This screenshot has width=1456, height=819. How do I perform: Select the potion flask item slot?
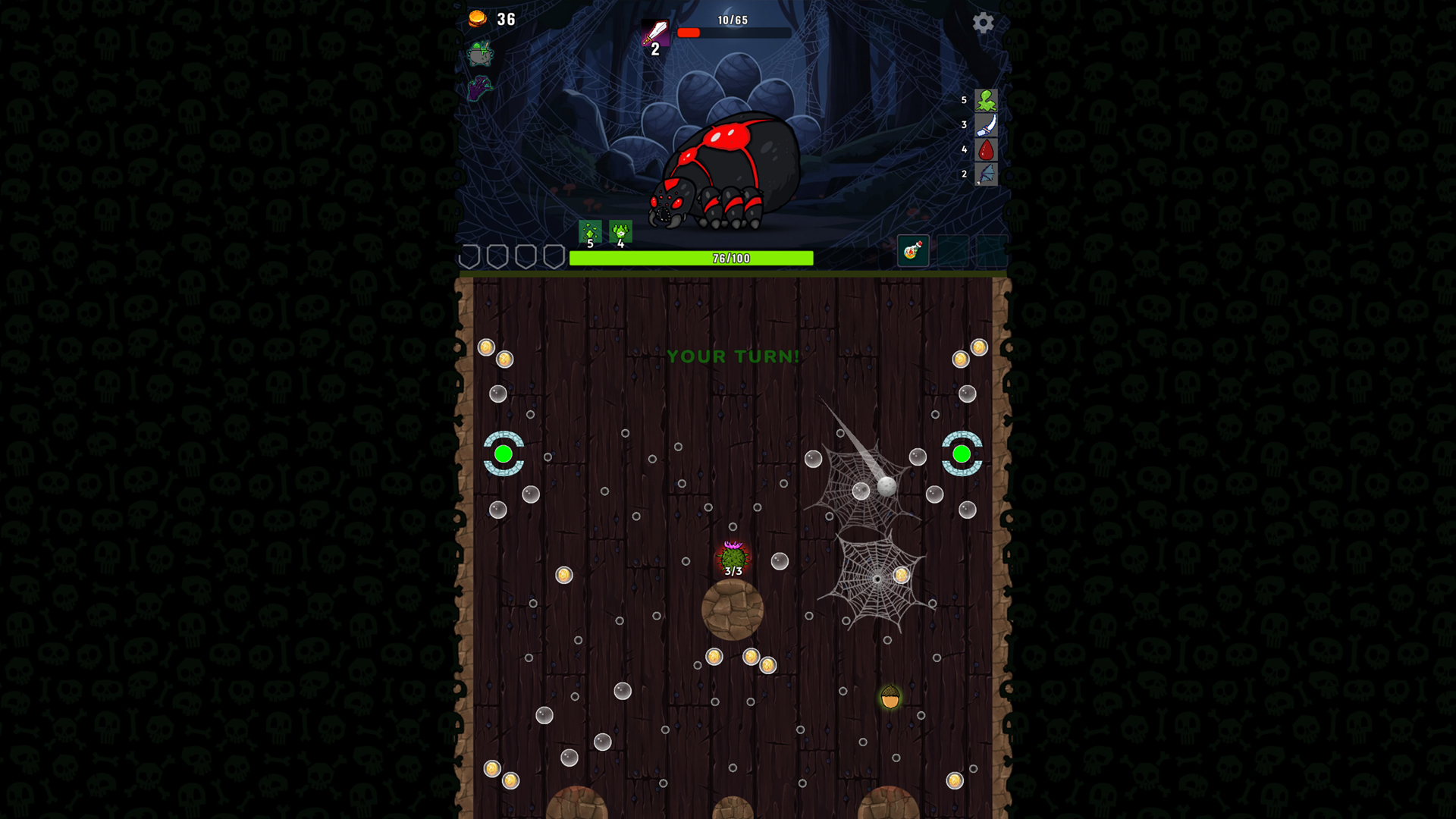[x=912, y=250]
